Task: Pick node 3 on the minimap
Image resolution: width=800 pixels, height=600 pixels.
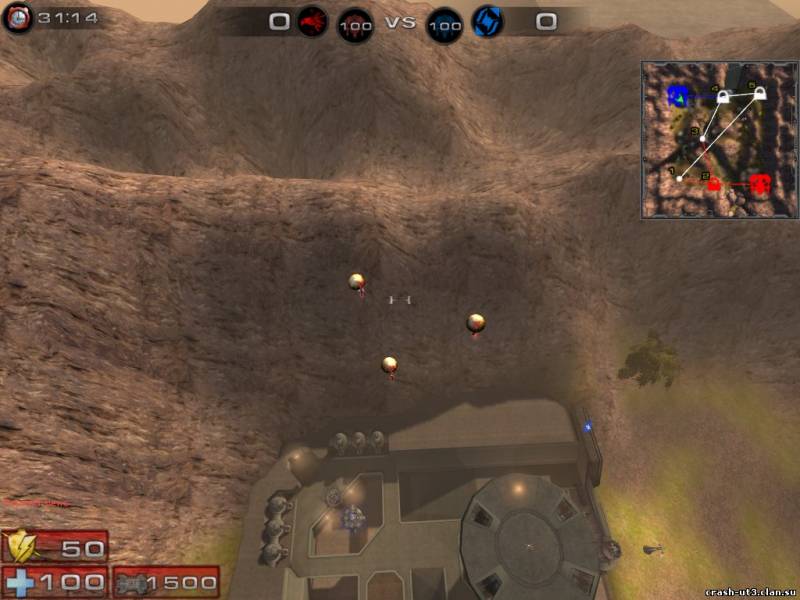Action: (702, 137)
